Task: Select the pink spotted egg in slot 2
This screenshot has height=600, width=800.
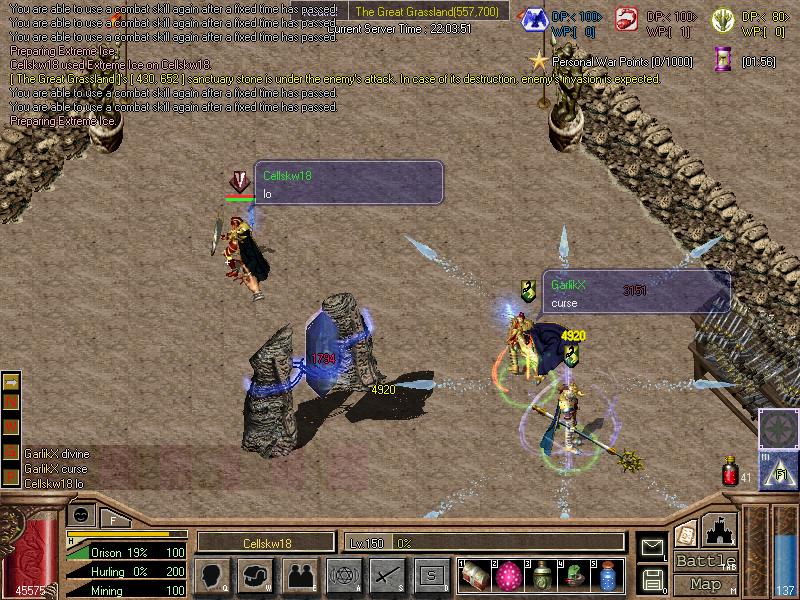Action: click(x=508, y=576)
